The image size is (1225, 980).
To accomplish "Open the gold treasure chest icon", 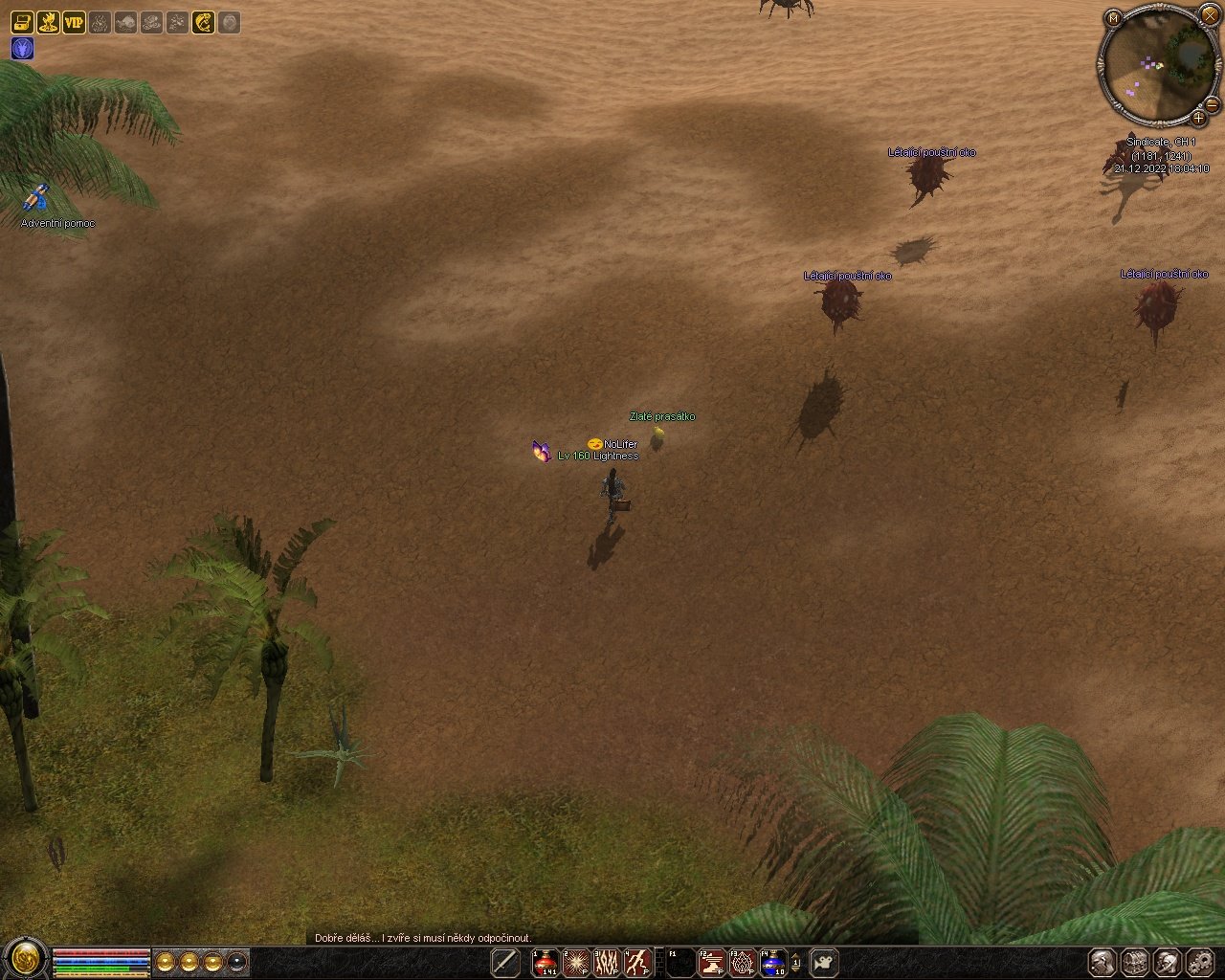I will pos(22,22).
